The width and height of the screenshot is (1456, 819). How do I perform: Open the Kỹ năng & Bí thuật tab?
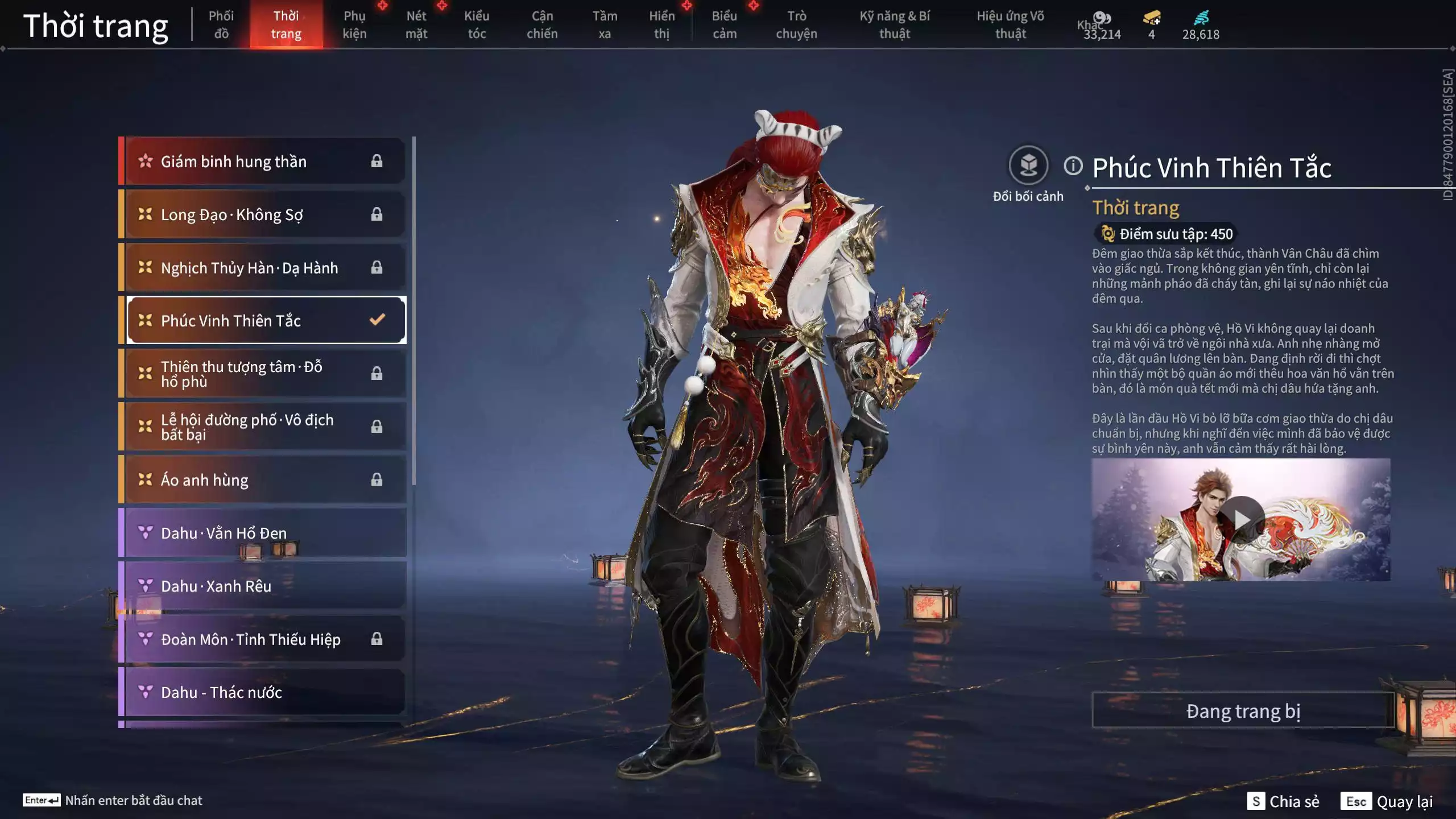click(x=895, y=24)
